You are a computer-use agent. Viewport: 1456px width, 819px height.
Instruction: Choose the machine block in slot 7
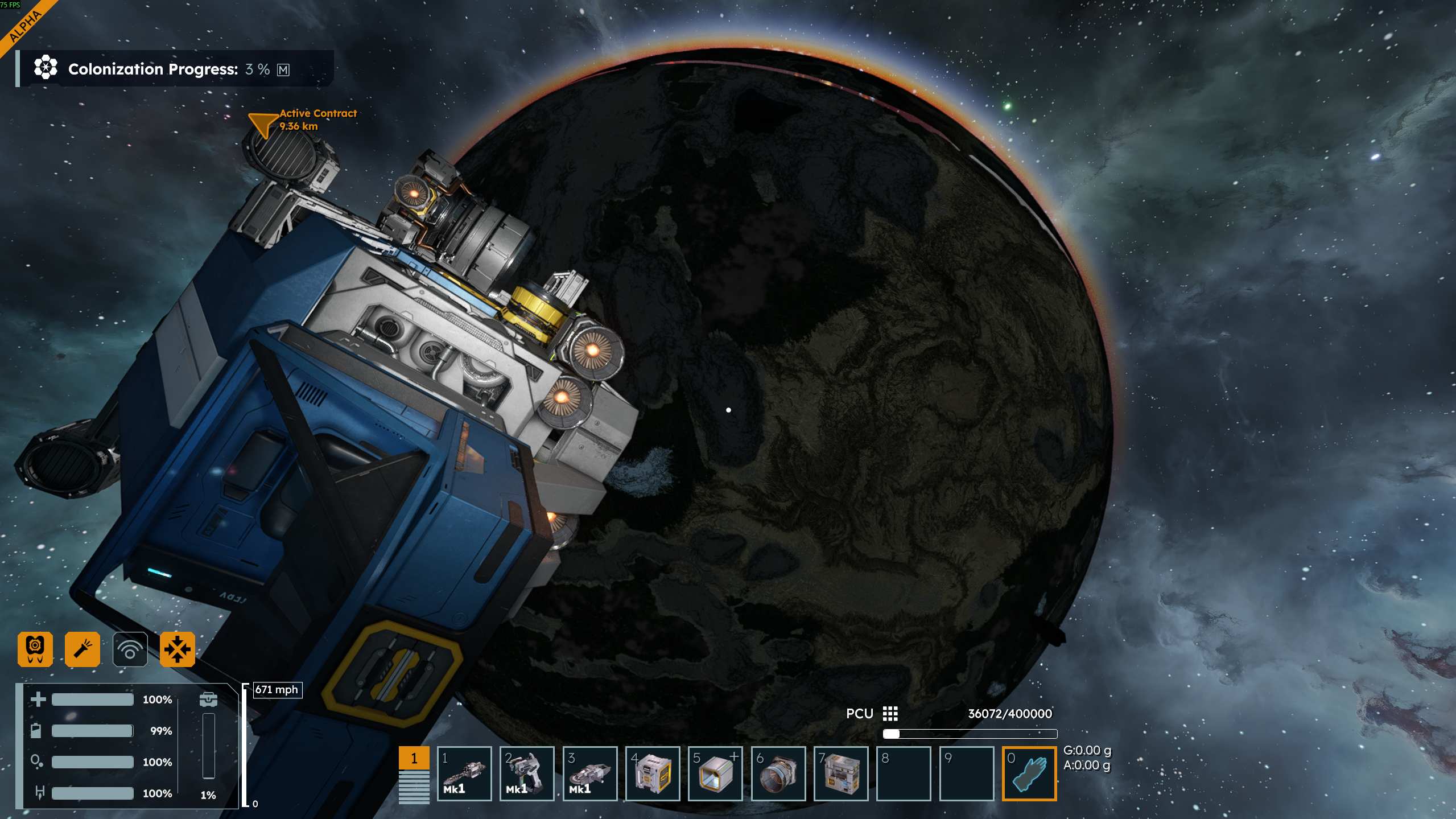[841, 773]
